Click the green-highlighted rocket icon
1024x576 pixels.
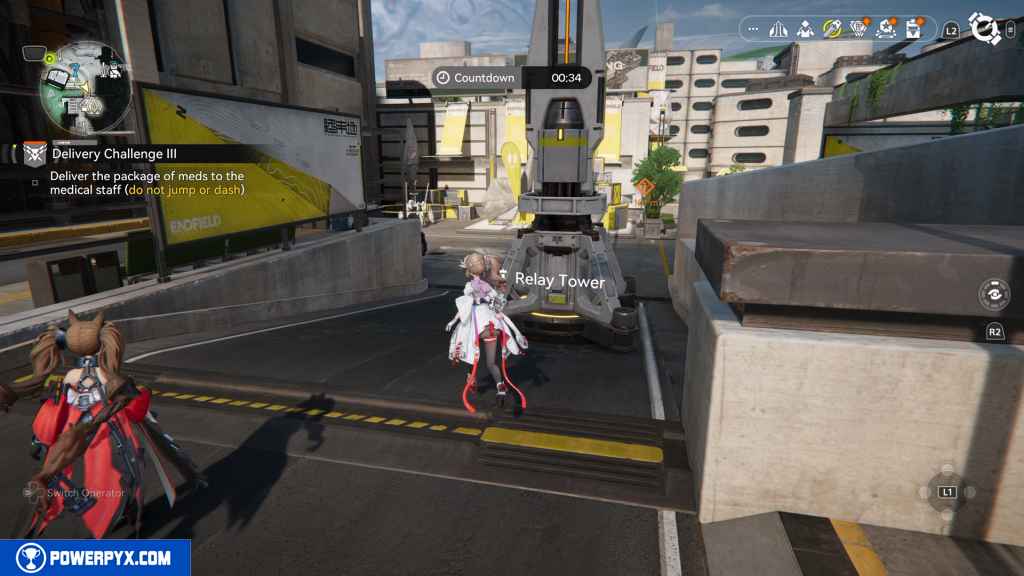click(x=831, y=29)
